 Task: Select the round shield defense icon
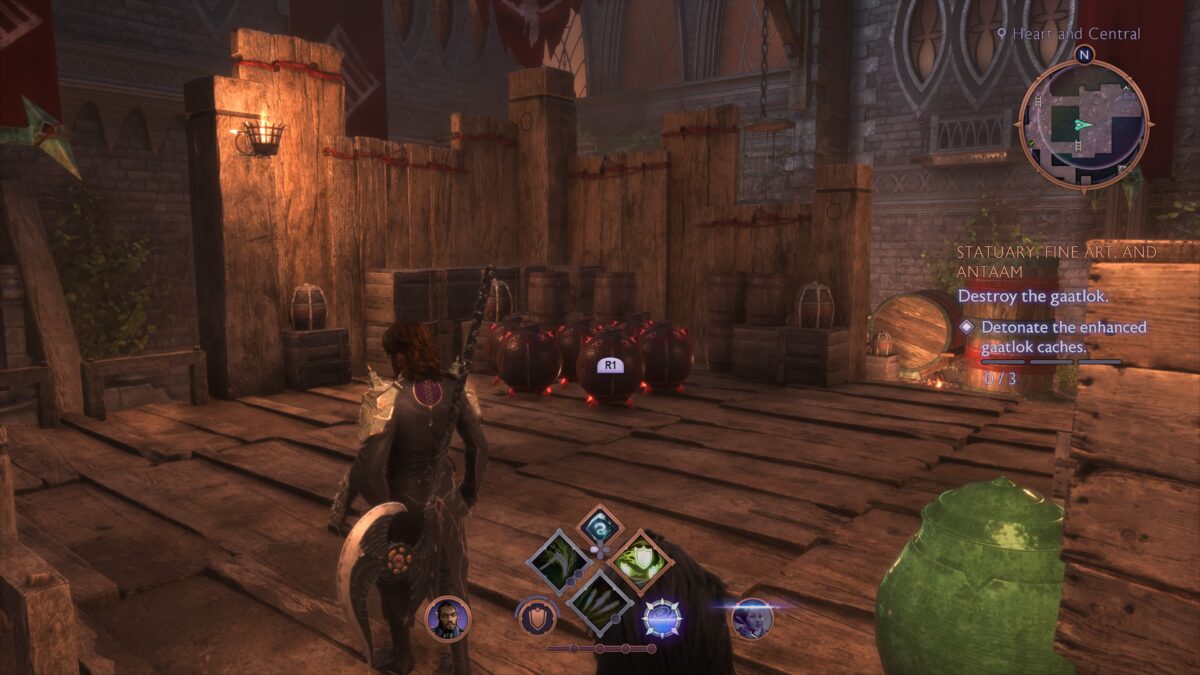click(x=537, y=618)
